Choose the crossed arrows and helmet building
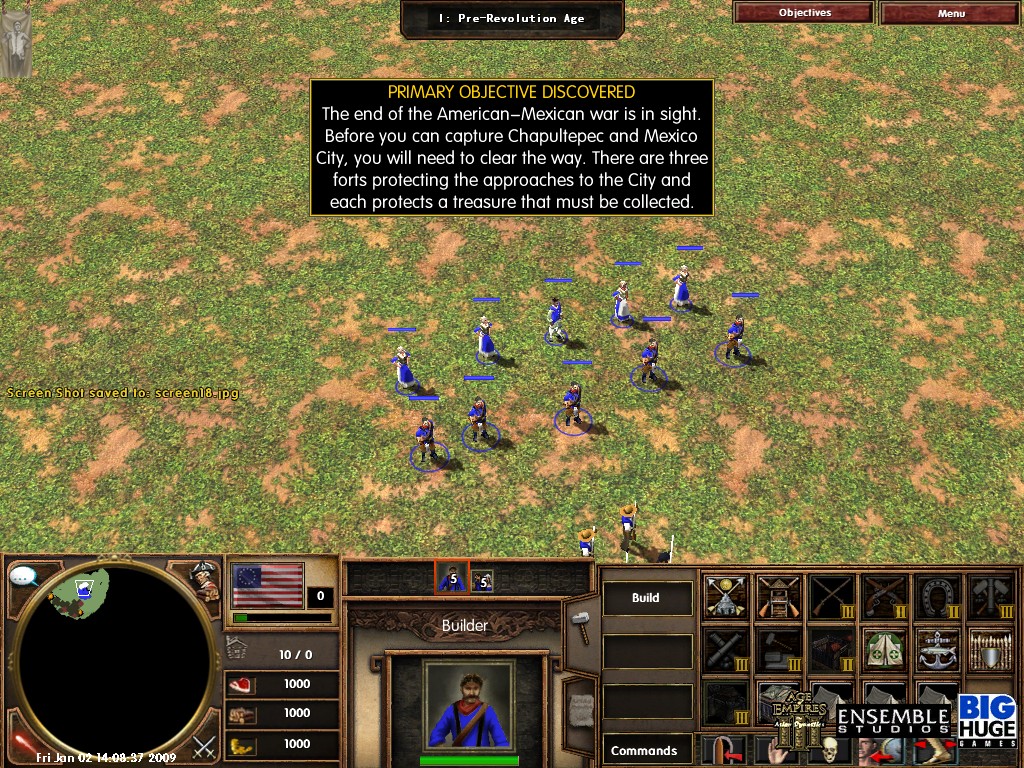1024x768 pixels. pos(726,597)
